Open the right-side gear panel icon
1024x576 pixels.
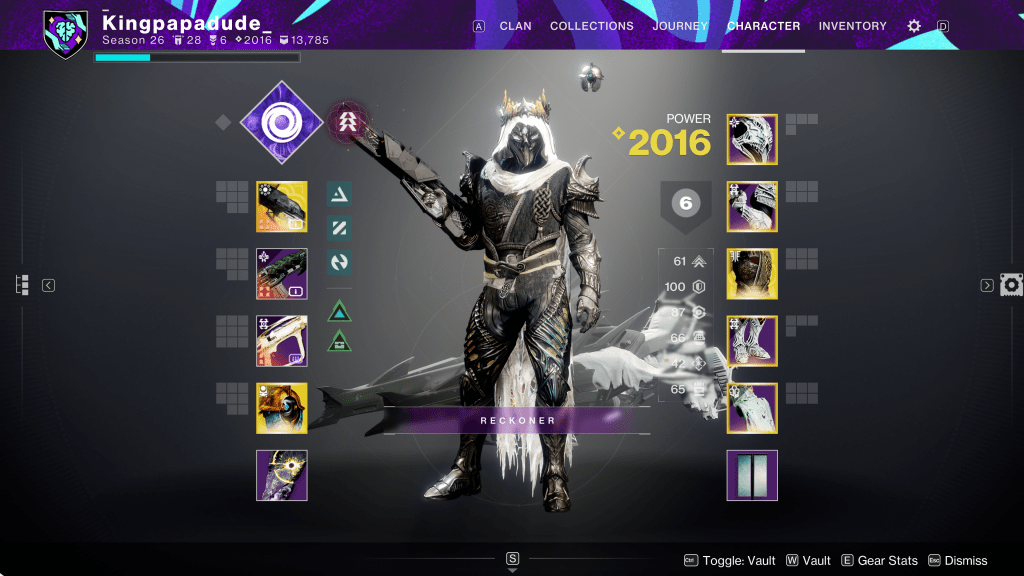pyautogui.click(x=1011, y=285)
